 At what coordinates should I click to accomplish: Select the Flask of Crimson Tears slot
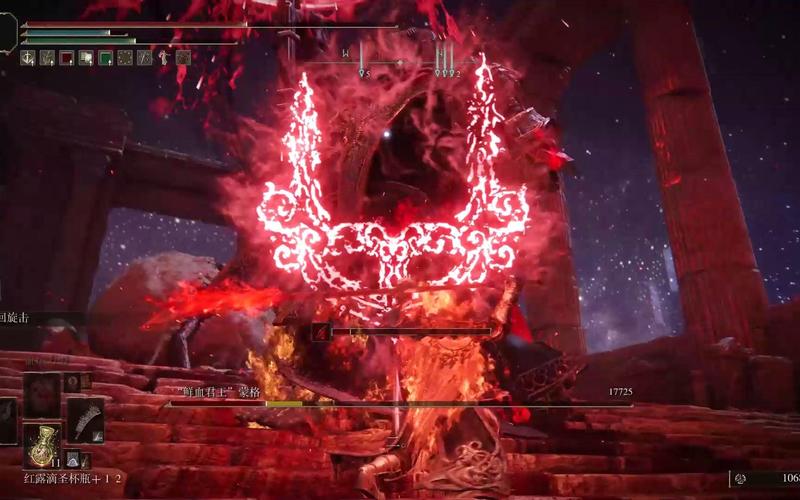41,445
